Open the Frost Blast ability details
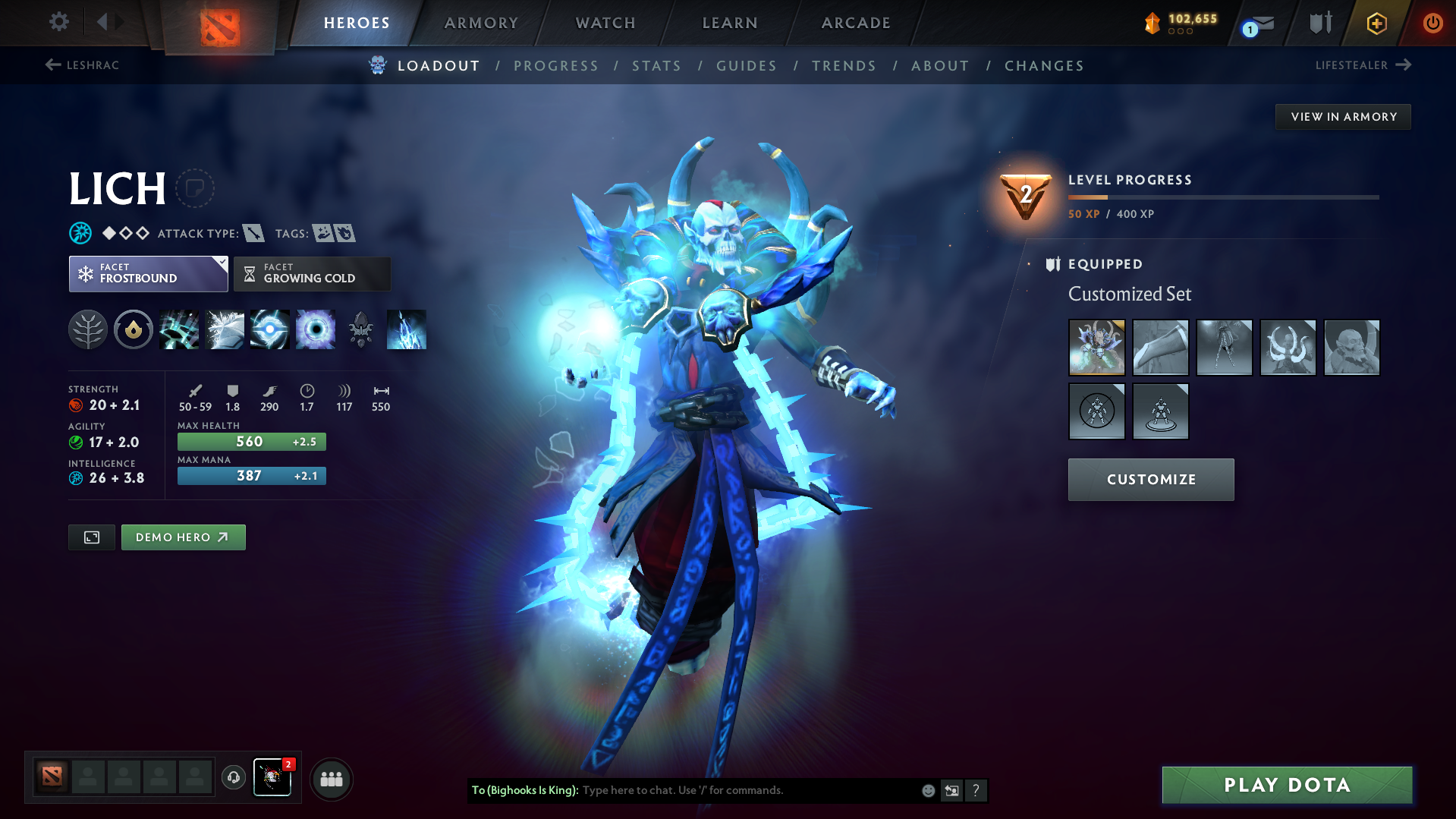The width and height of the screenshot is (1456, 819). pyautogui.click(x=179, y=329)
